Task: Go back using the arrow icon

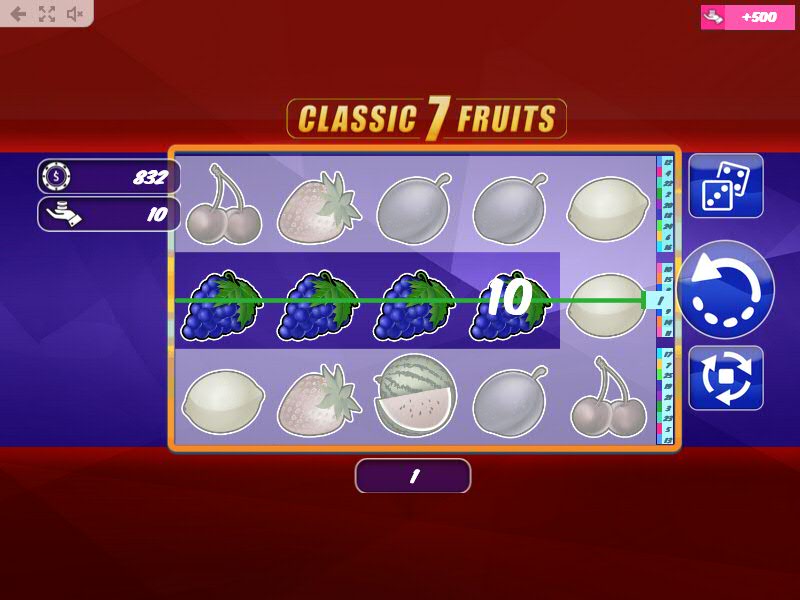Action: (x=18, y=14)
